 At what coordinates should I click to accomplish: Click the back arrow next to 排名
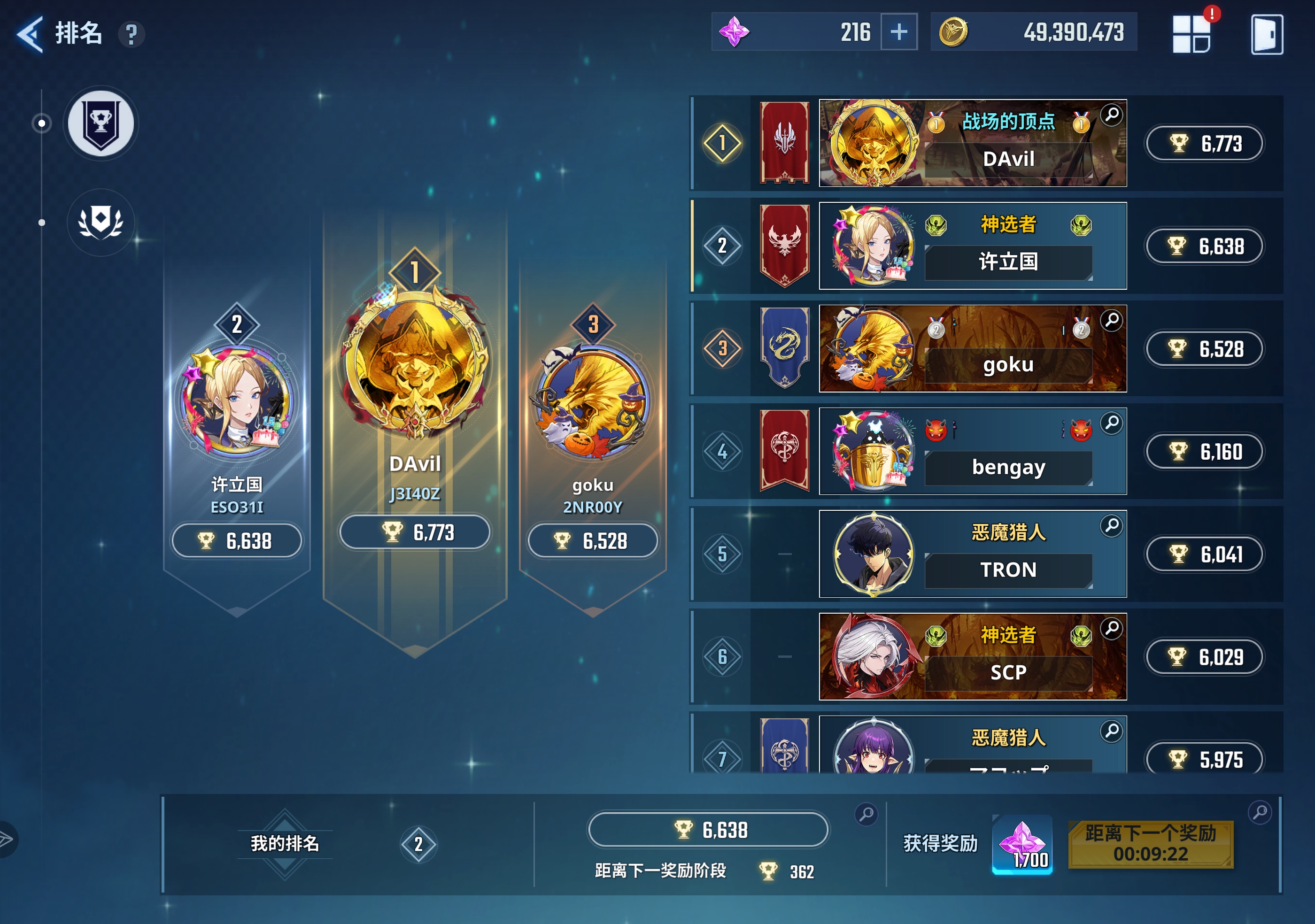coord(30,34)
